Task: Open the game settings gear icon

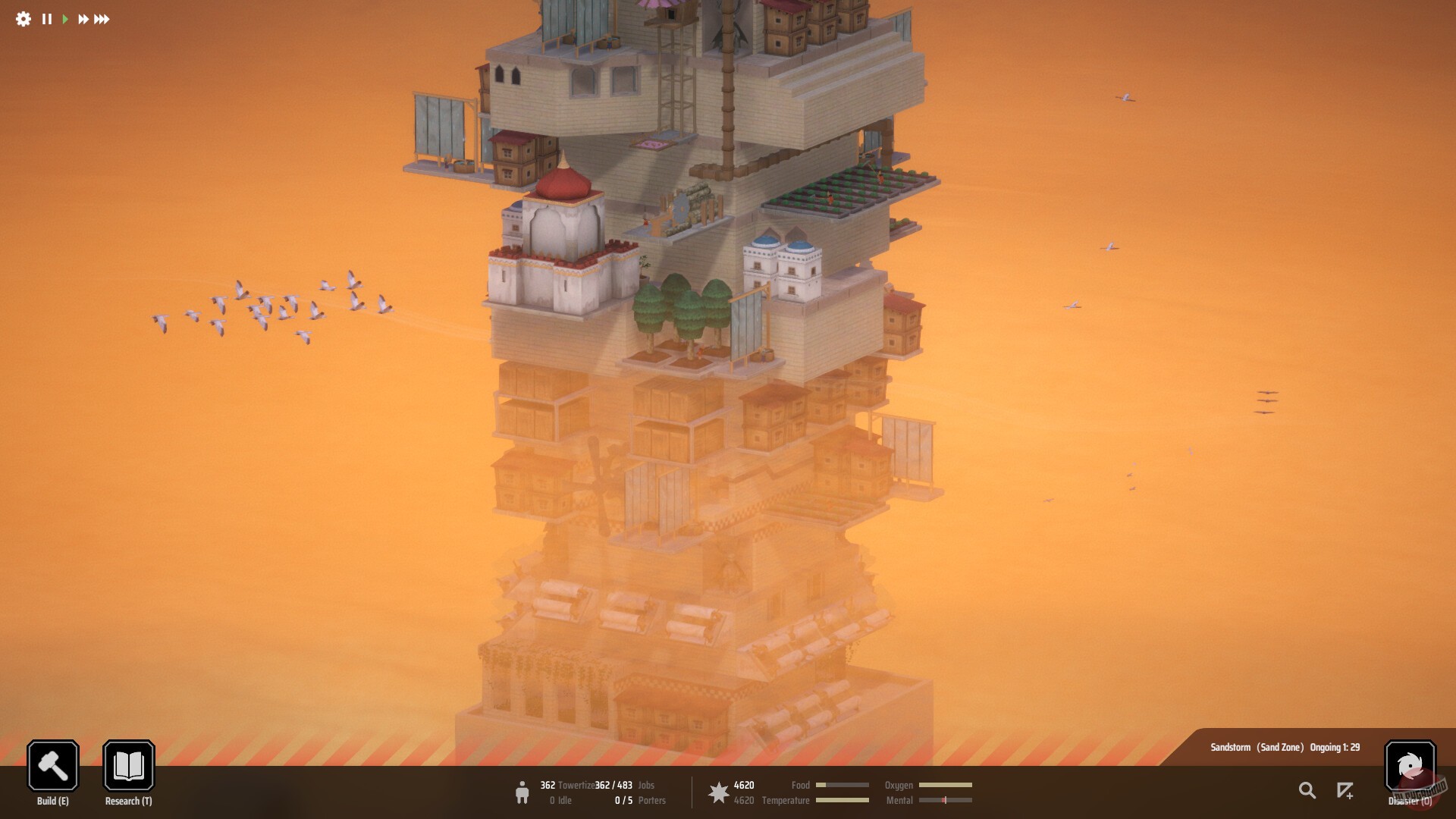Action: click(x=23, y=20)
